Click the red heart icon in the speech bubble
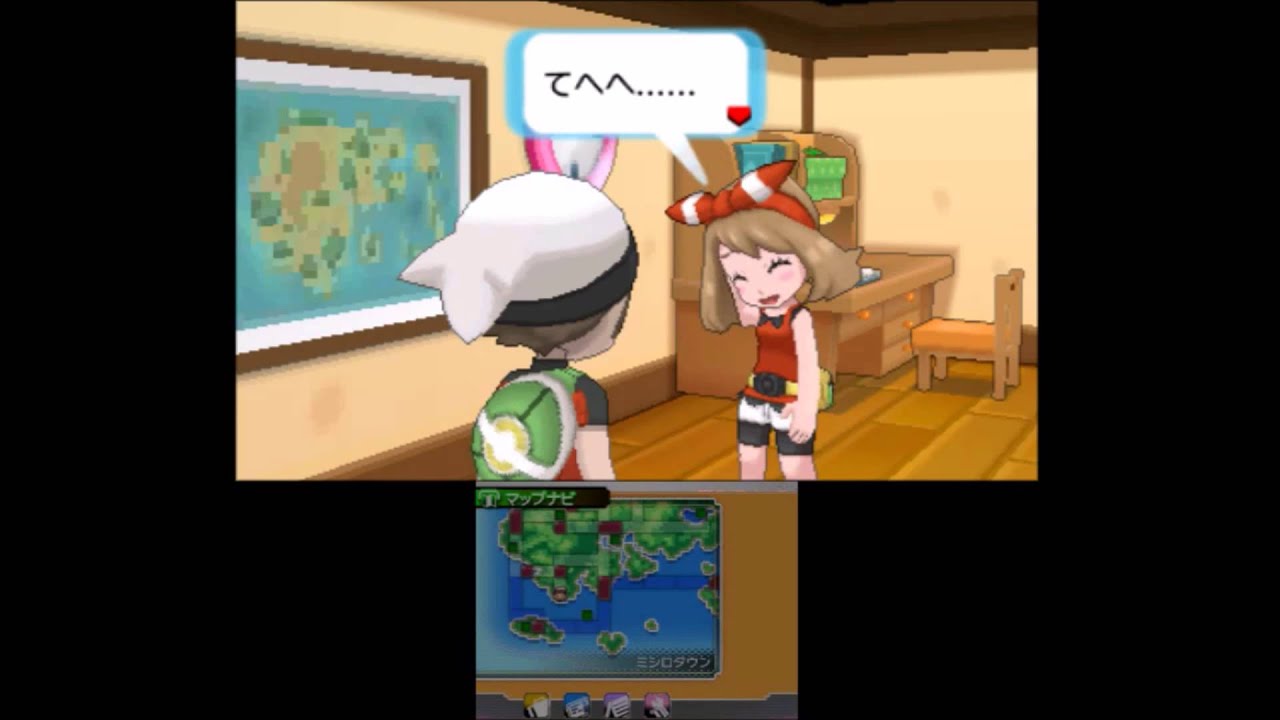 click(x=739, y=116)
